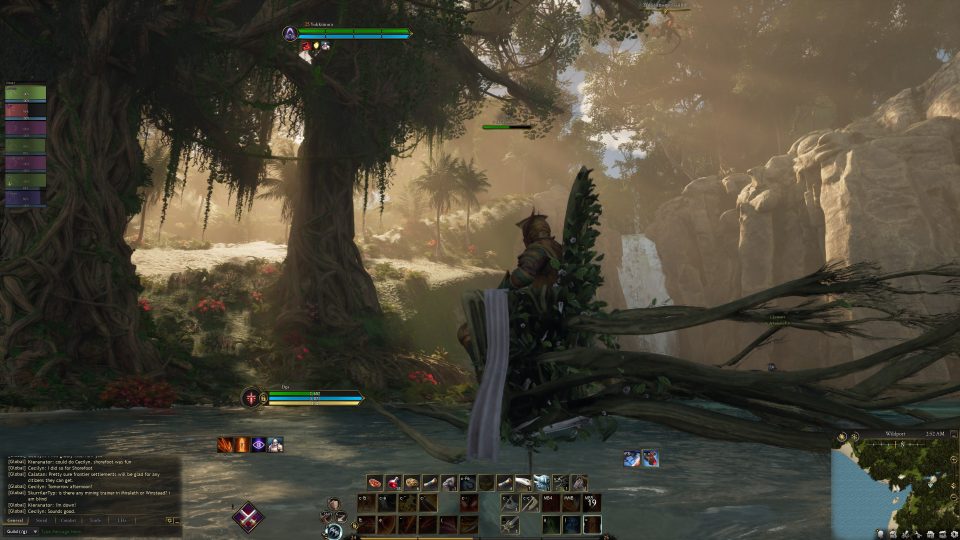Image resolution: width=960 pixels, height=540 pixels.
Task: Activate the crossed-swords diamond emblem
Action: (x=248, y=516)
